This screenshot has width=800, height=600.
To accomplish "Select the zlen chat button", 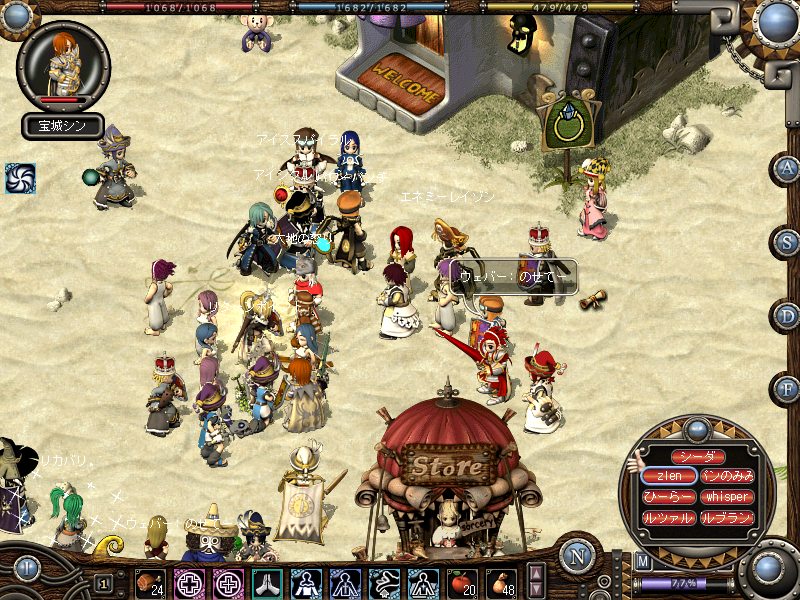I will (x=669, y=477).
